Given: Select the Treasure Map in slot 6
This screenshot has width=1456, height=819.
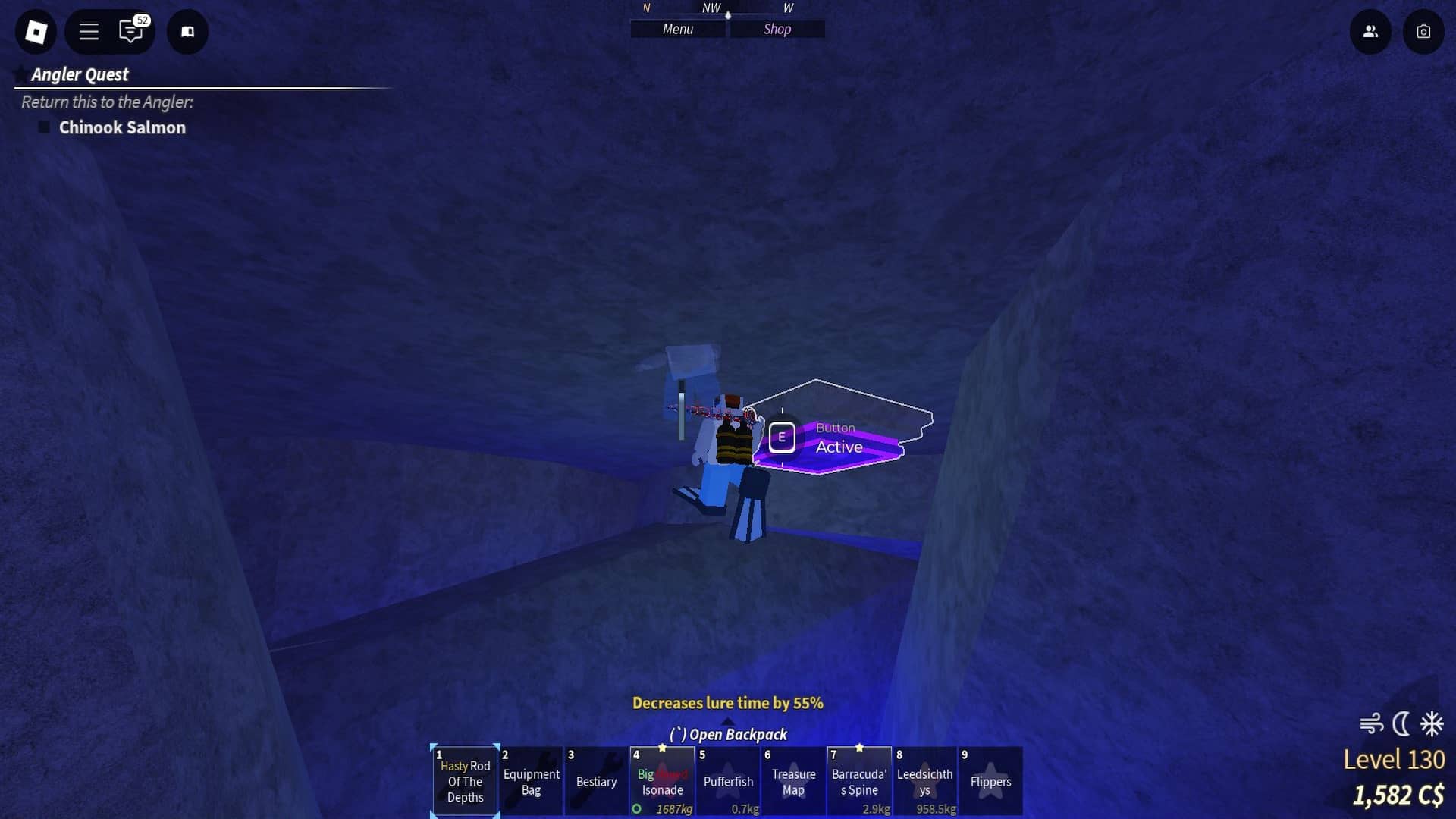Looking at the screenshot, I should click(x=793, y=781).
